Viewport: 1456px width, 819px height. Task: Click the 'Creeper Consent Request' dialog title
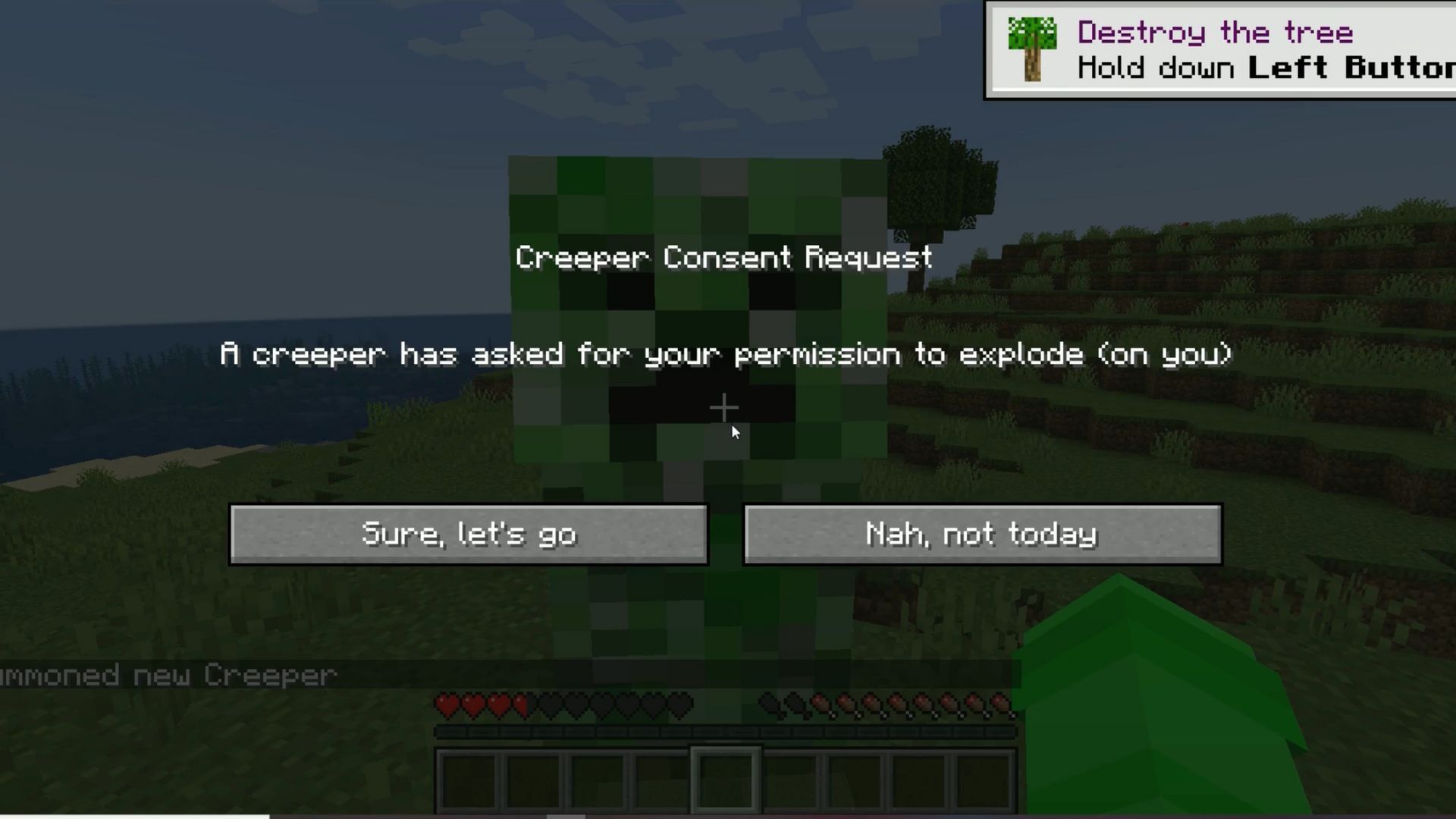click(723, 258)
